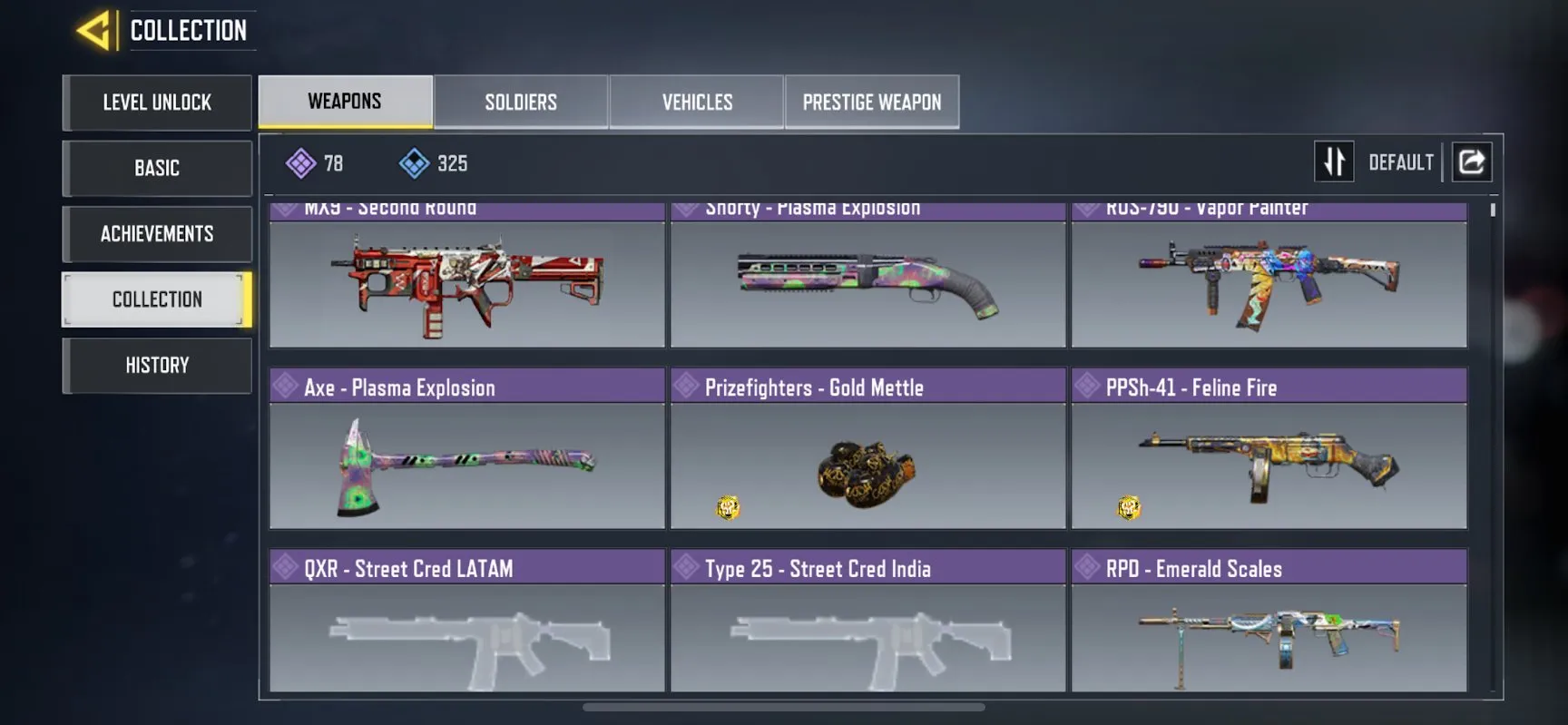Click the share/export icon beside Default
The height and width of the screenshot is (725, 1568).
pyautogui.click(x=1472, y=161)
